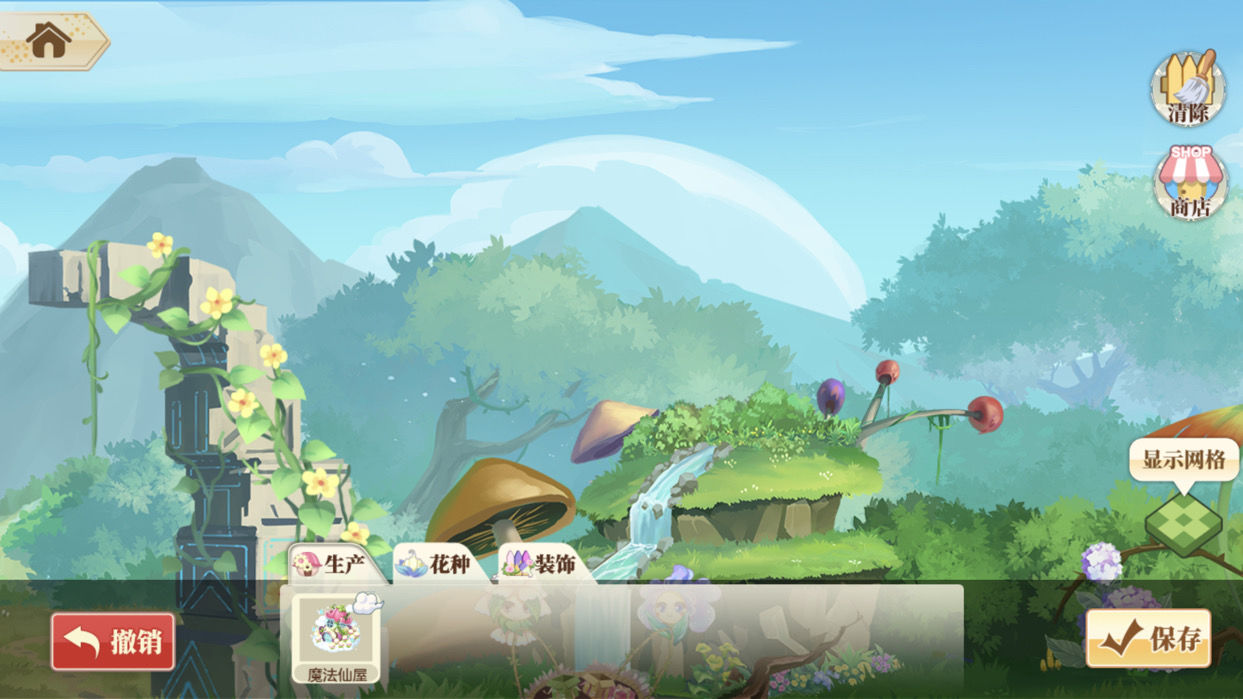Save layout with the 保存 button
The image size is (1243, 699).
1148,639
